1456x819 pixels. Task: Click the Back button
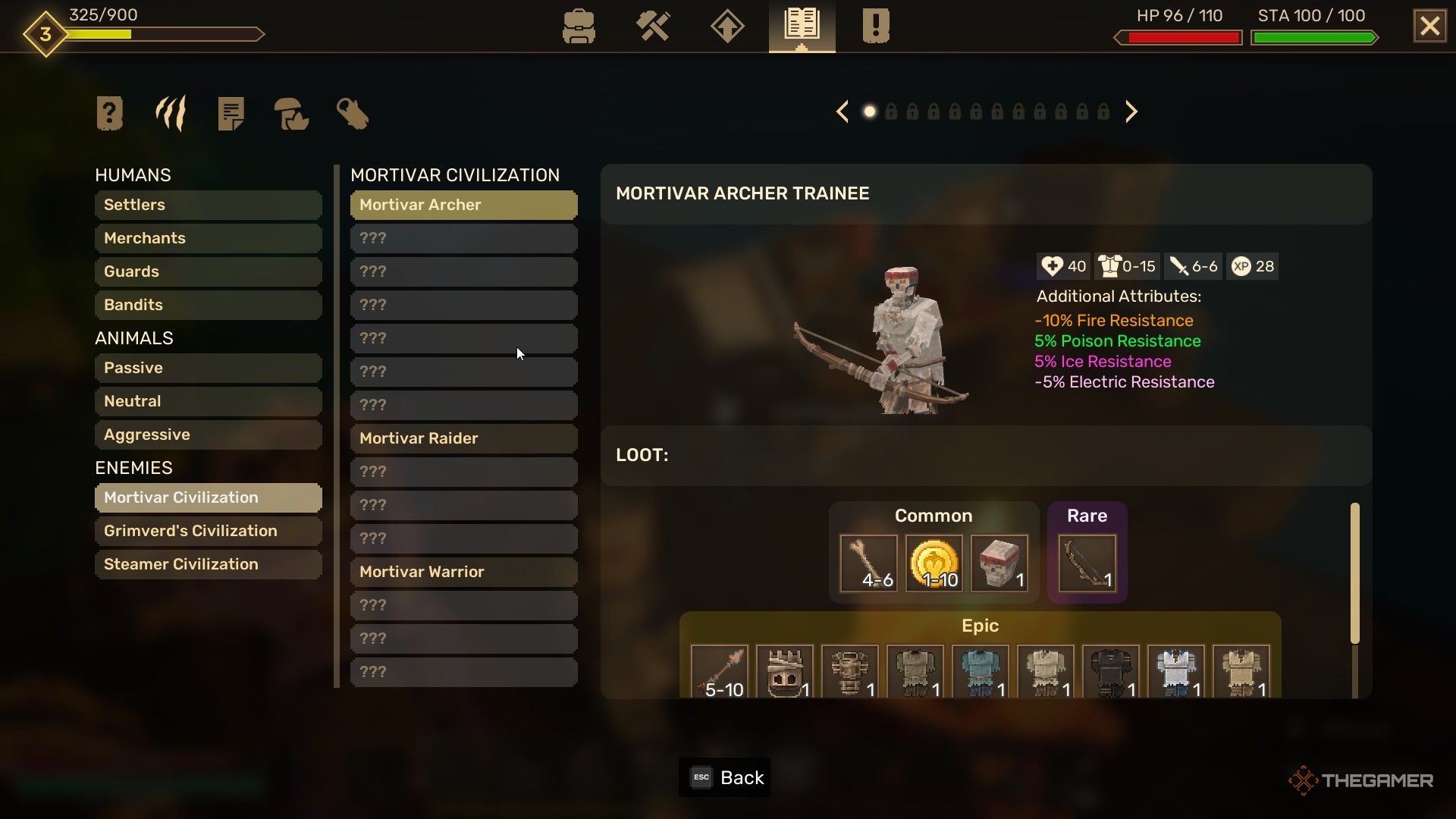[725, 777]
